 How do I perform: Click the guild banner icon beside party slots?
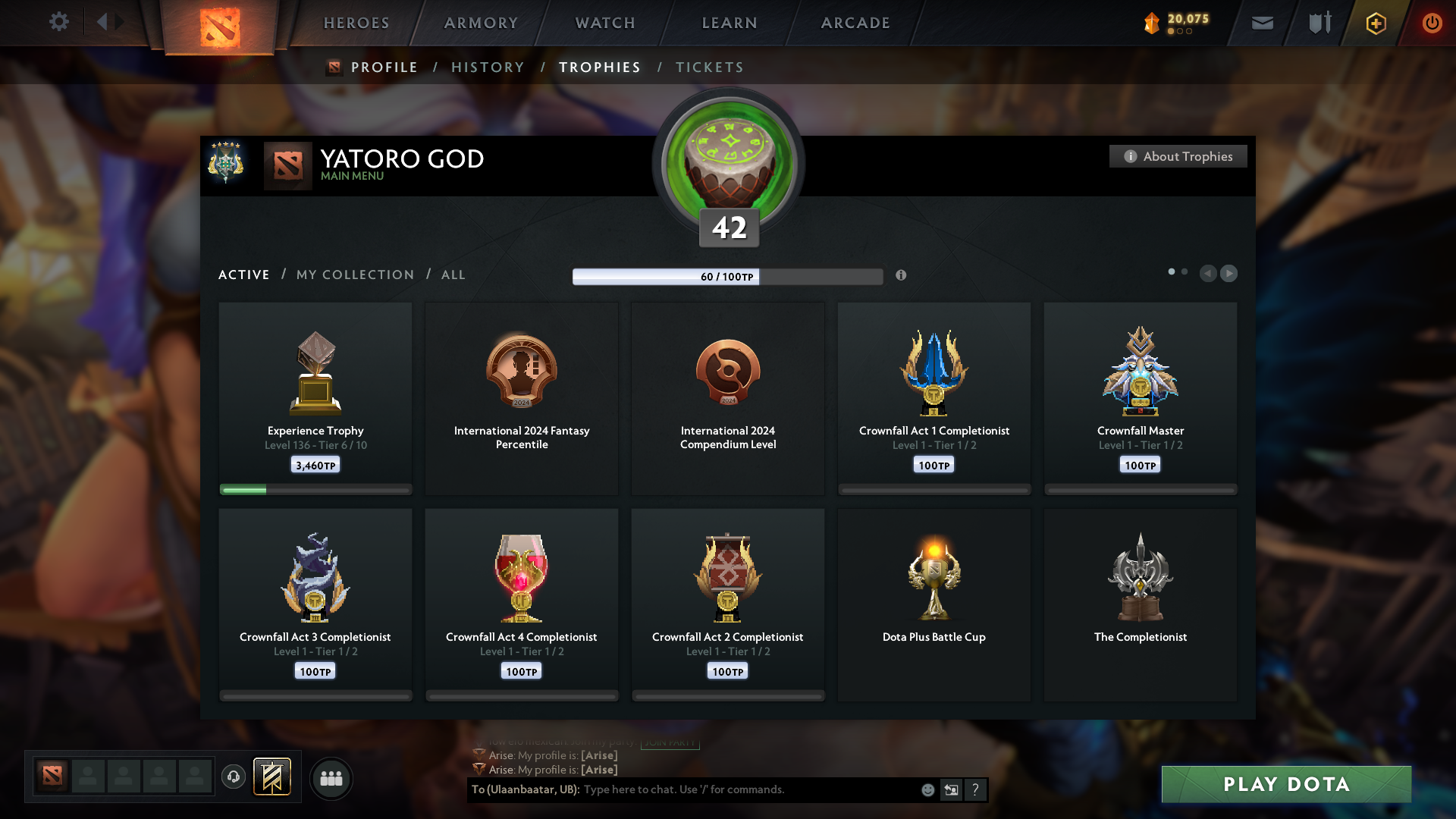(x=271, y=777)
